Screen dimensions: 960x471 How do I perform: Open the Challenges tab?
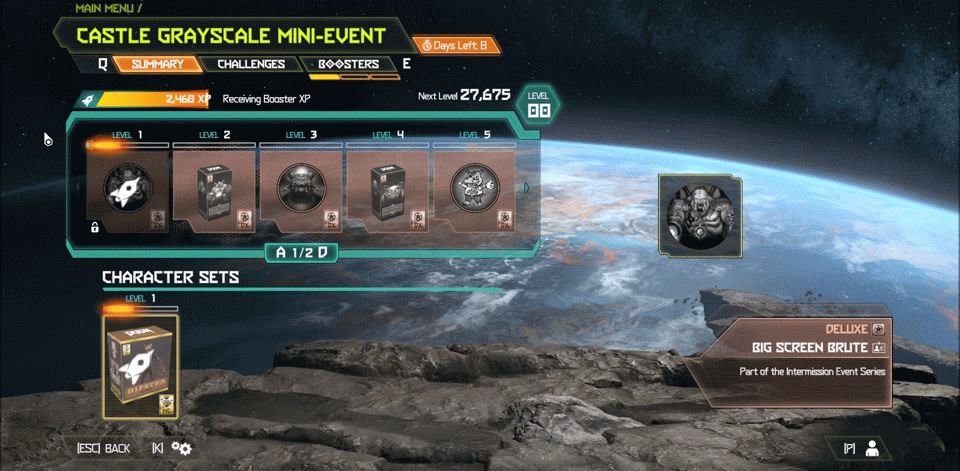click(250, 65)
